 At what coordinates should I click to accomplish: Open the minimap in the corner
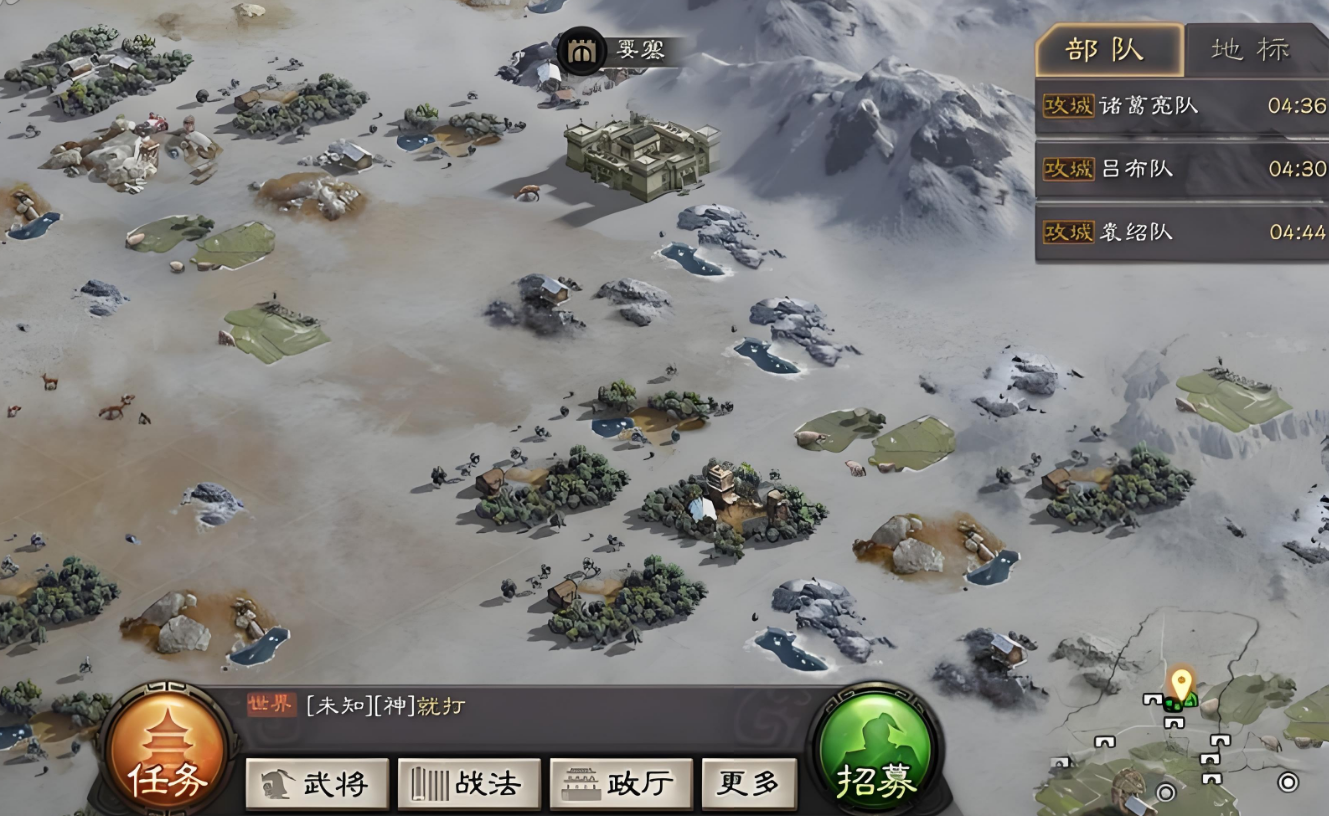click(1190, 730)
